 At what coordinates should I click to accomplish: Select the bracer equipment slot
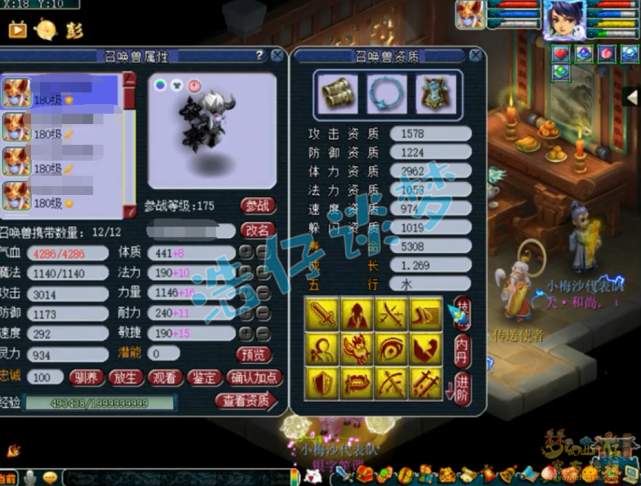337,93
